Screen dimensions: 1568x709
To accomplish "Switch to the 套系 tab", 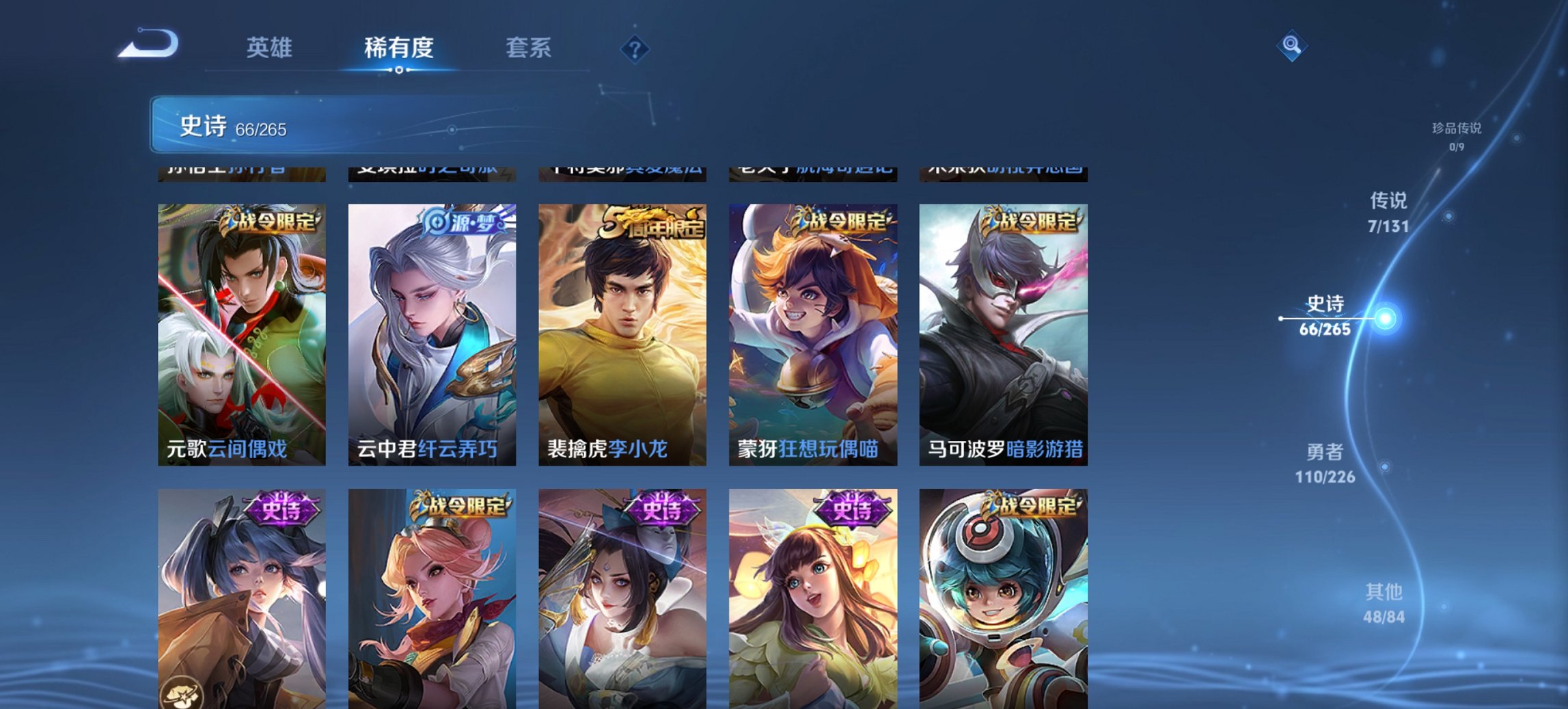I will coord(528,48).
